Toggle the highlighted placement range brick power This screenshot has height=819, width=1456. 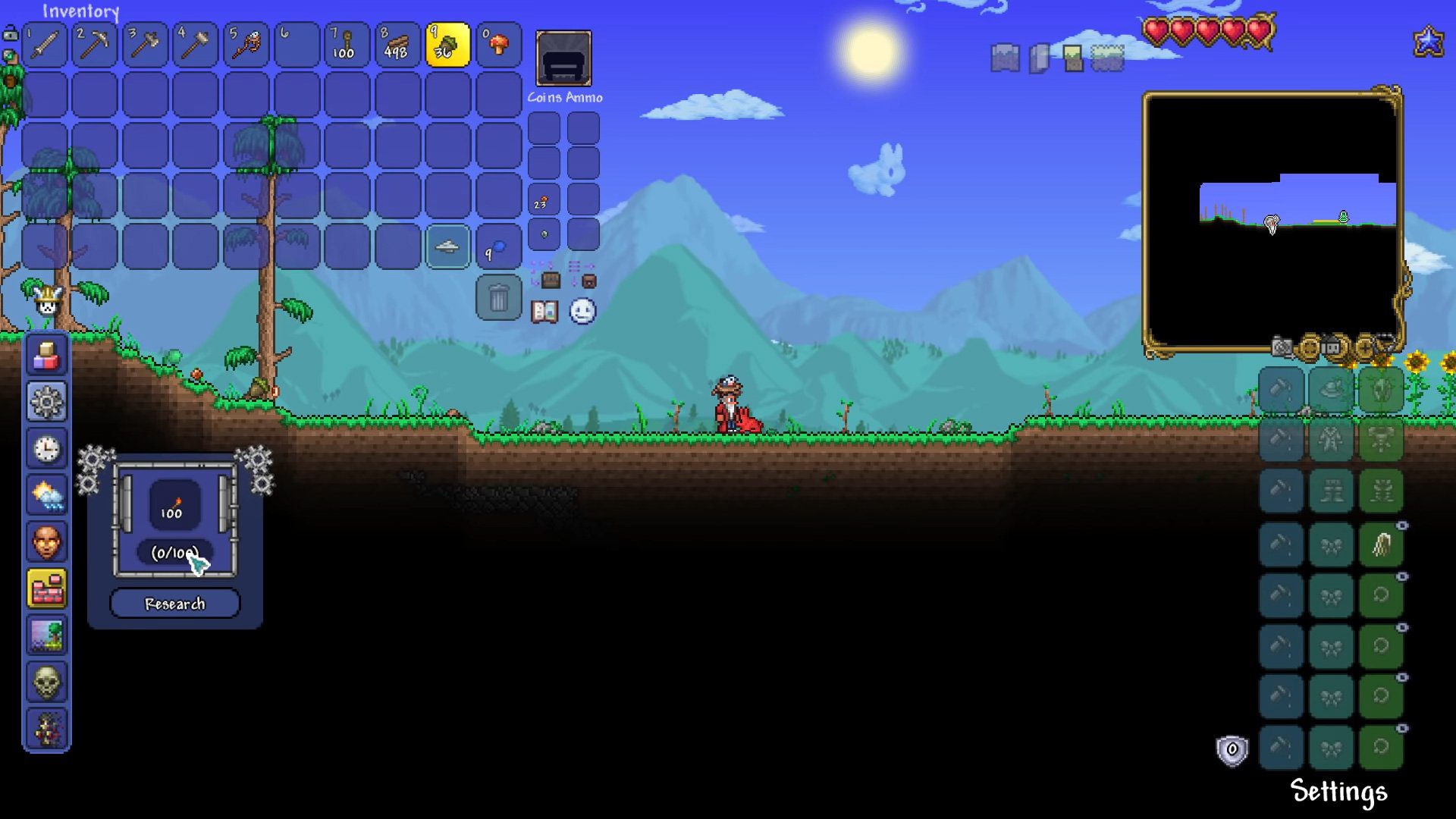(x=47, y=589)
